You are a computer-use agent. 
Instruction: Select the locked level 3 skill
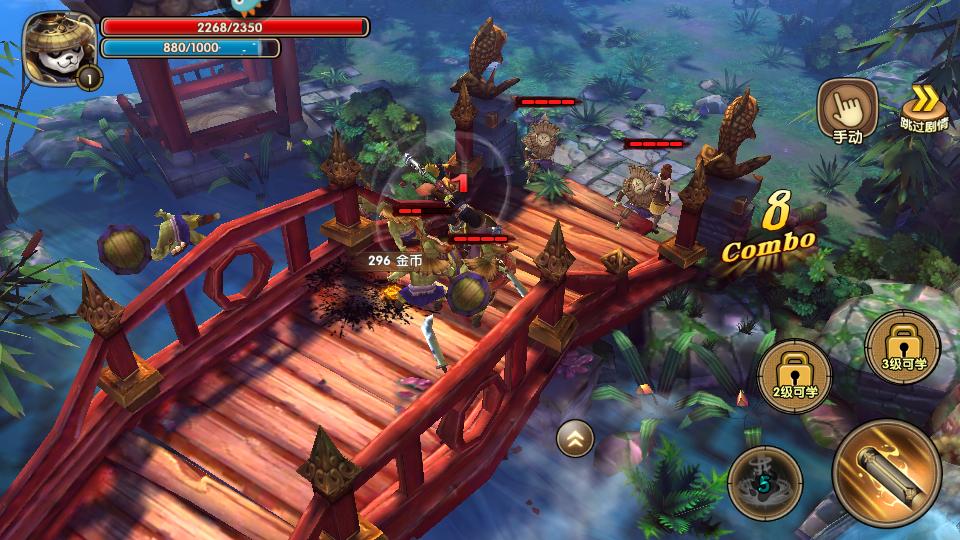point(900,347)
